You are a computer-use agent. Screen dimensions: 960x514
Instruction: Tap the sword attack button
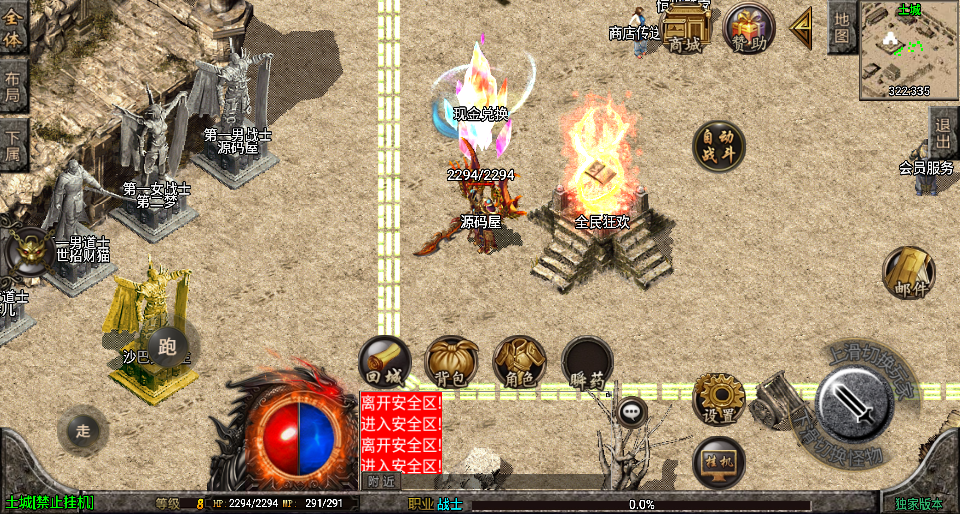tap(854, 406)
